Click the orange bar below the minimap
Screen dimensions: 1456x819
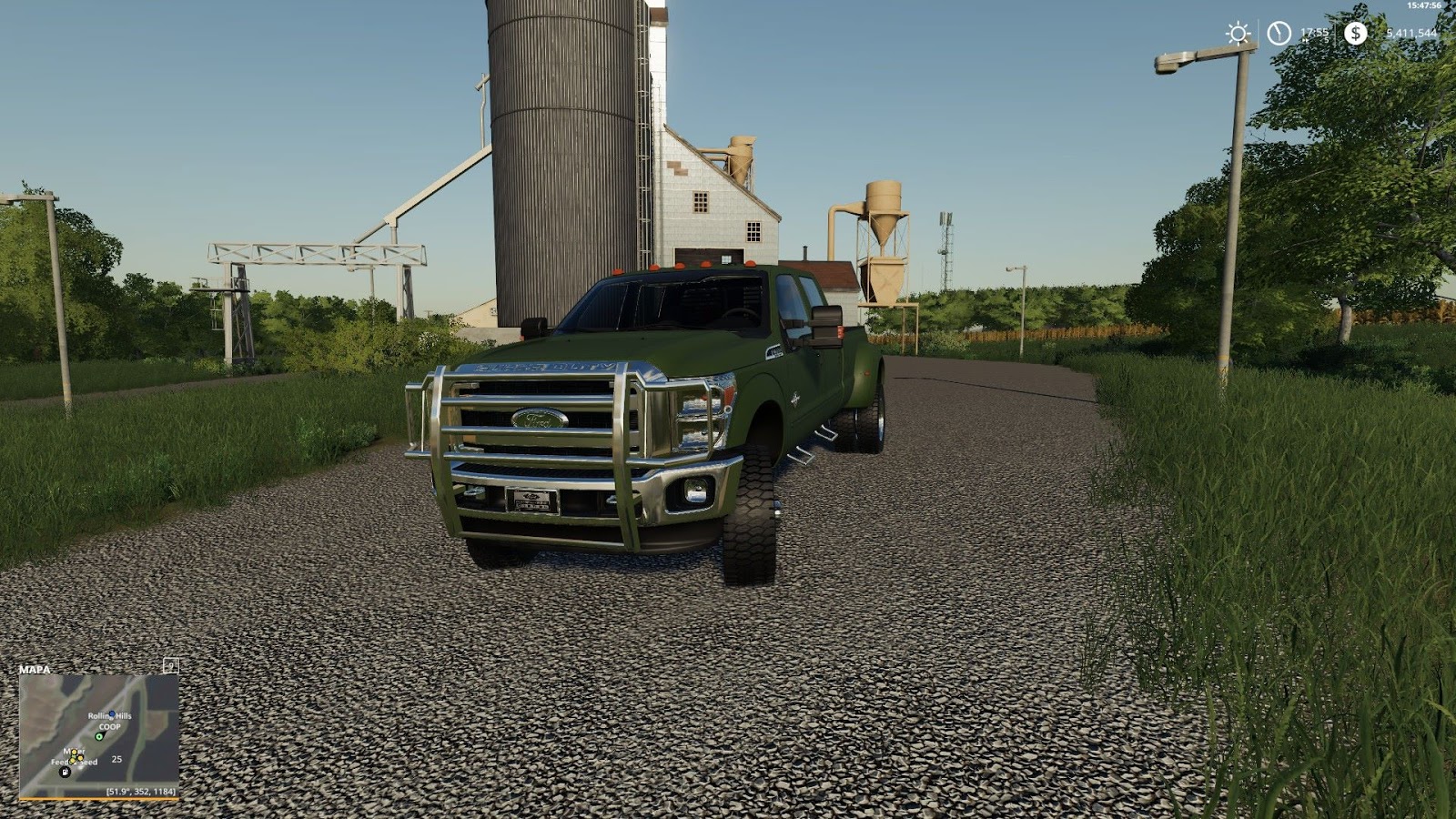point(100,799)
